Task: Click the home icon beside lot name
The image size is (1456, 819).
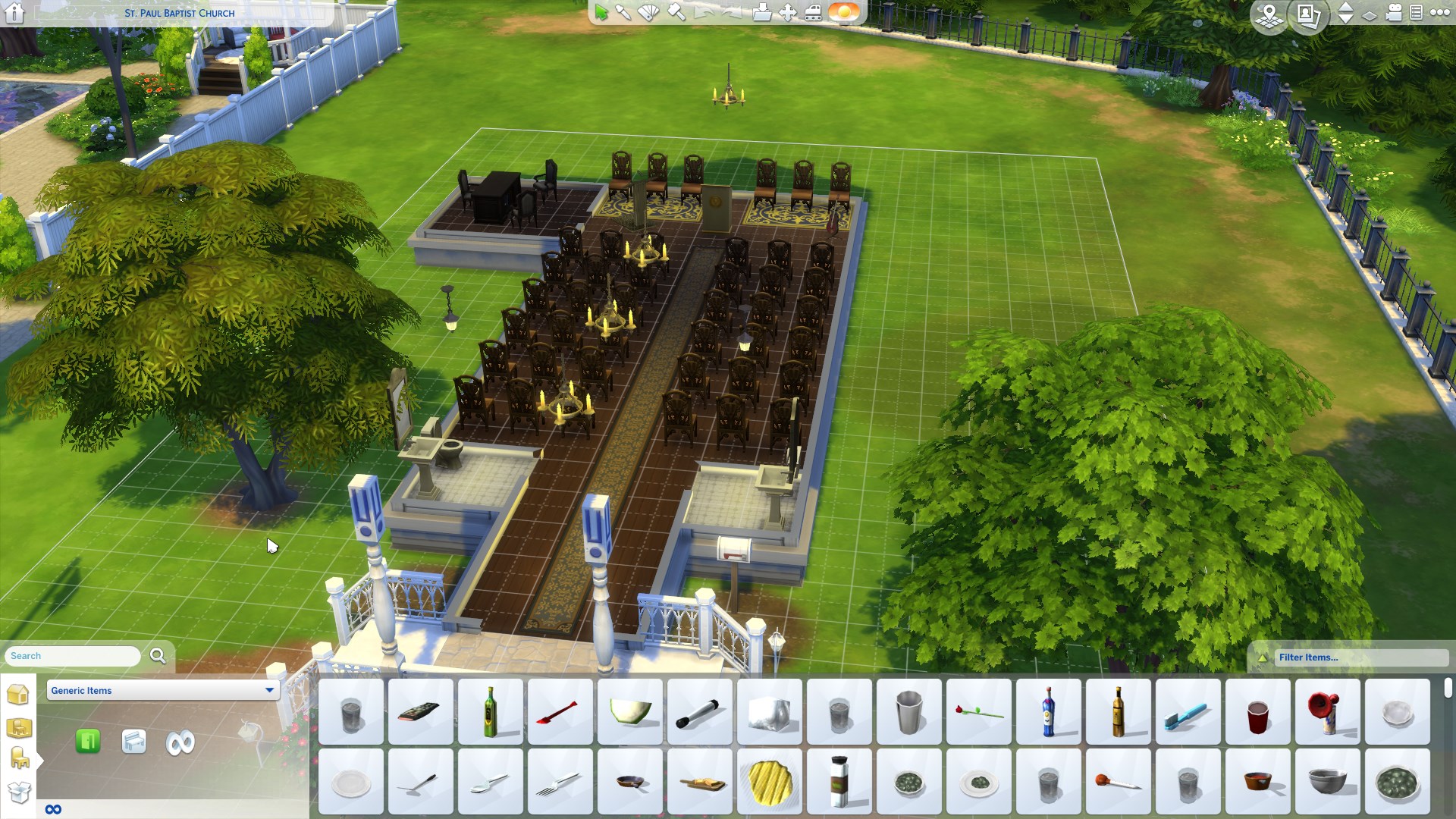Action: click(x=14, y=13)
